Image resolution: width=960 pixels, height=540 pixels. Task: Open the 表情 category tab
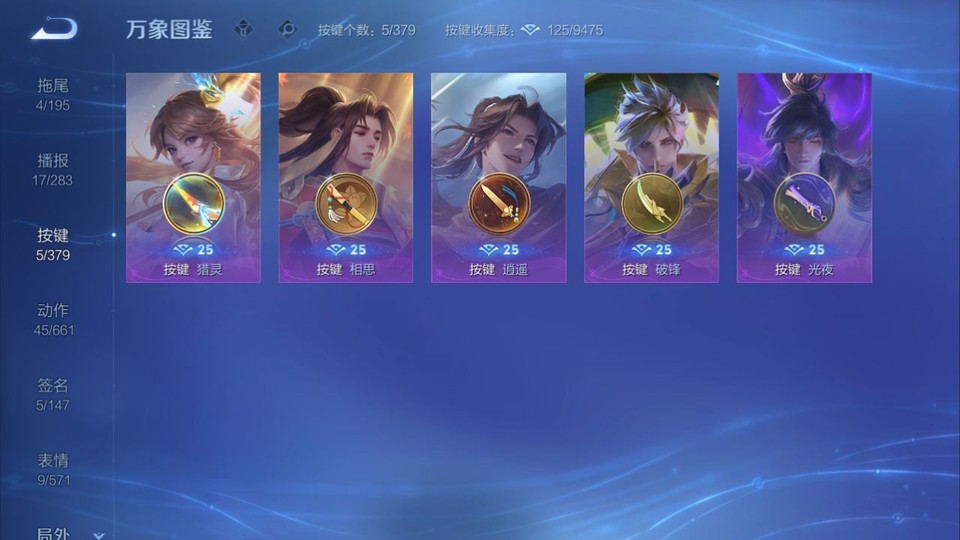pos(53,468)
